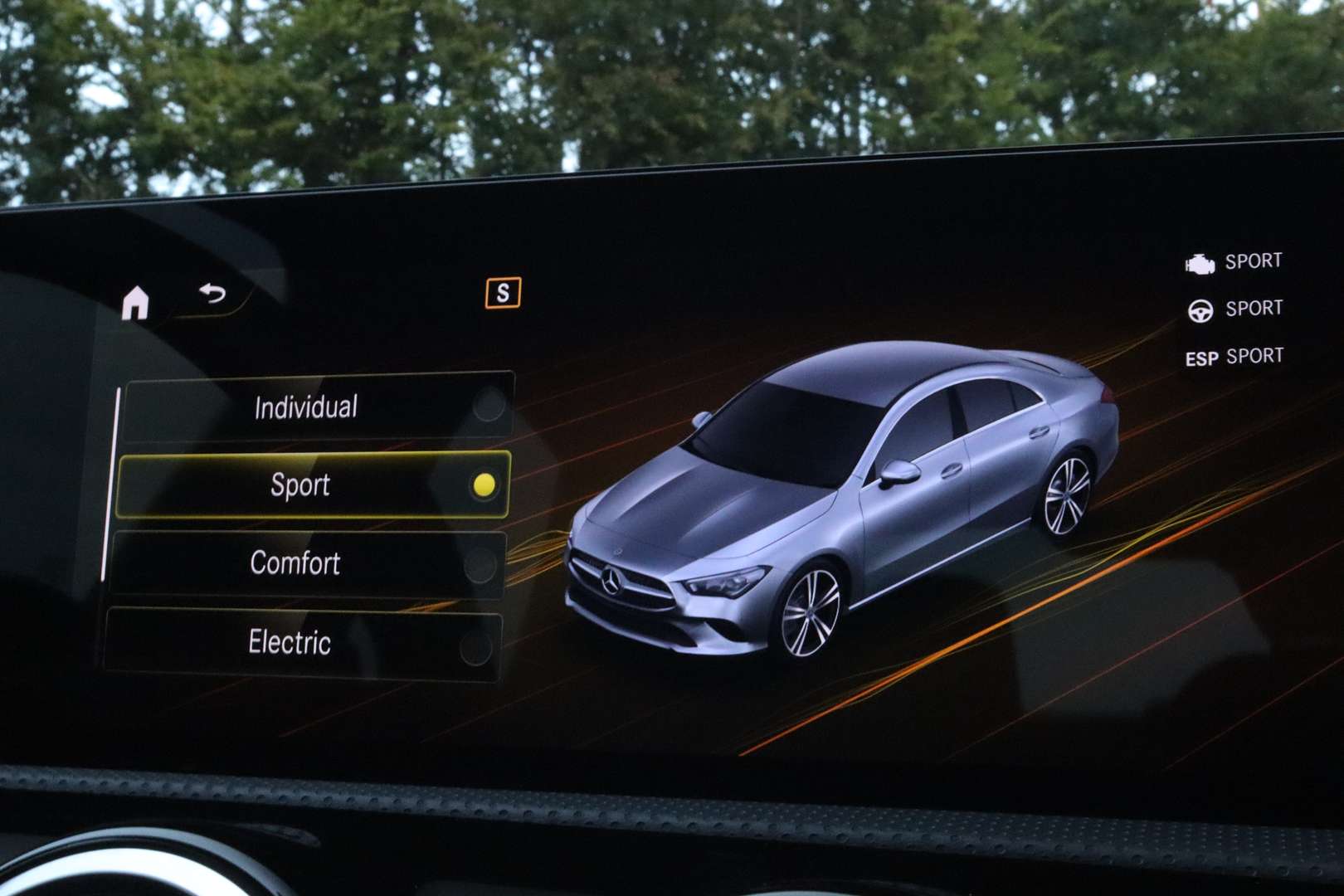Click the home icon
This screenshot has width=1344, height=896.
coord(136,300)
